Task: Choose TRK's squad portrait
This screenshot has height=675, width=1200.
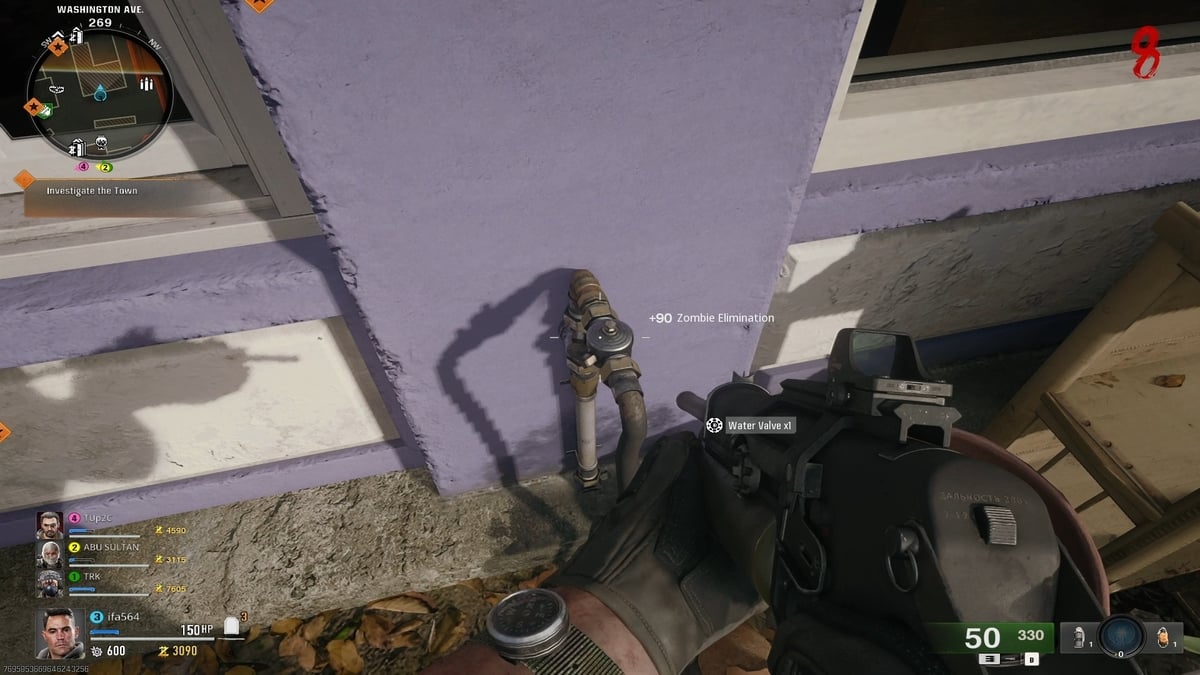Action: tap(49, 582)
